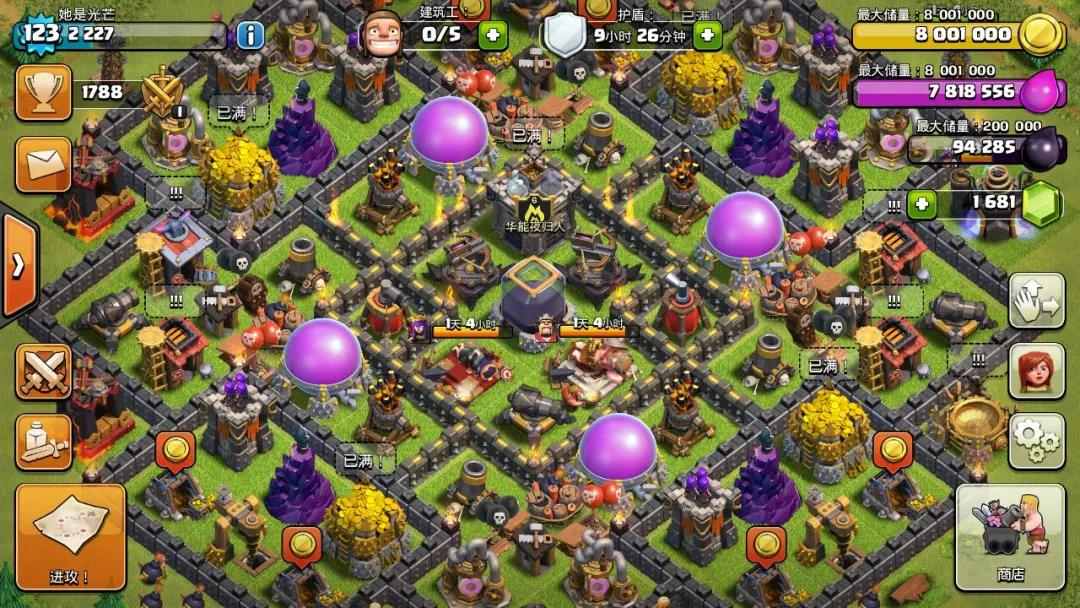Open the player info "i" button

(x=250, y=36)
